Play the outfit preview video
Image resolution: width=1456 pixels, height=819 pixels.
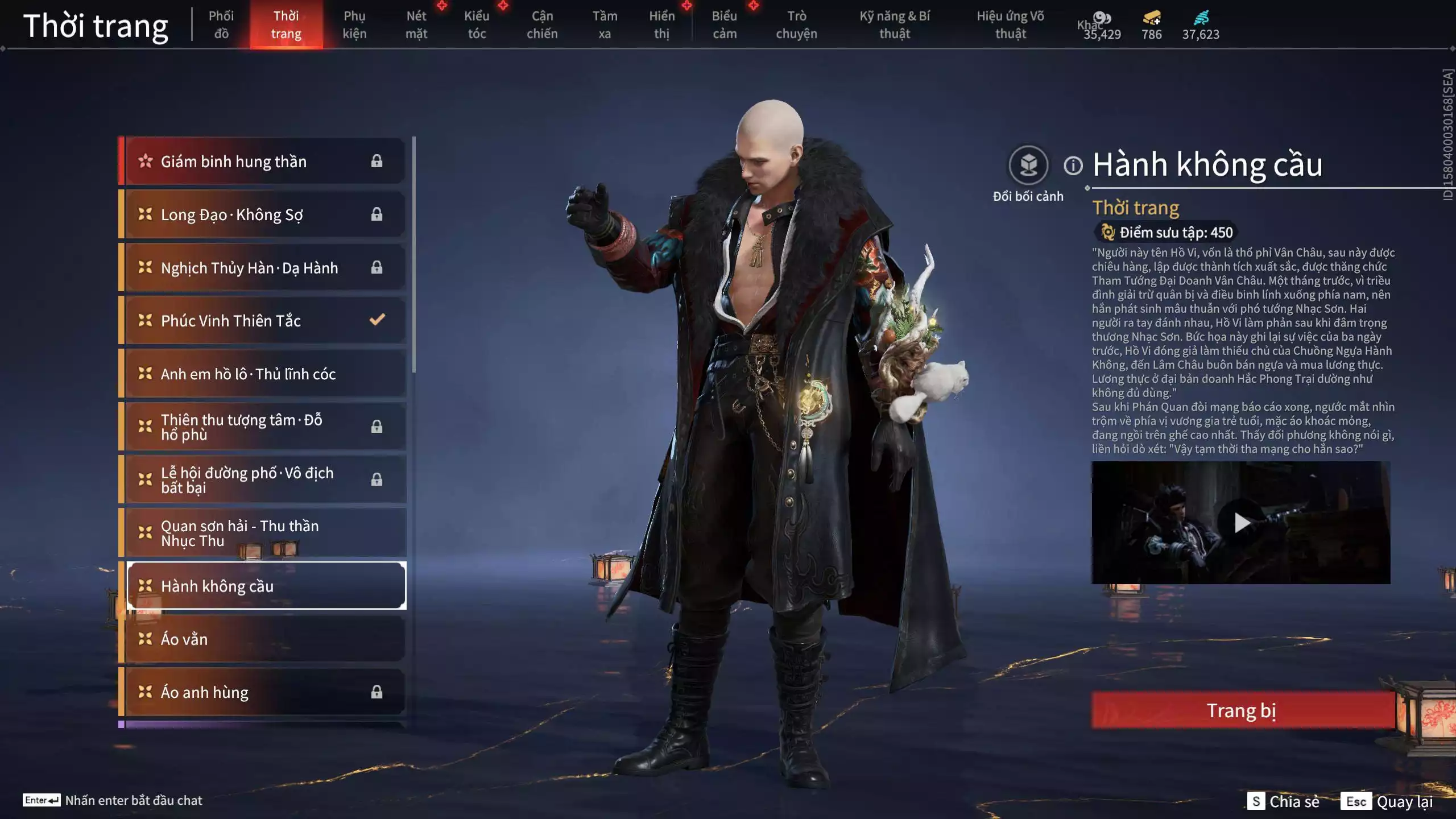coord(1241,522)
